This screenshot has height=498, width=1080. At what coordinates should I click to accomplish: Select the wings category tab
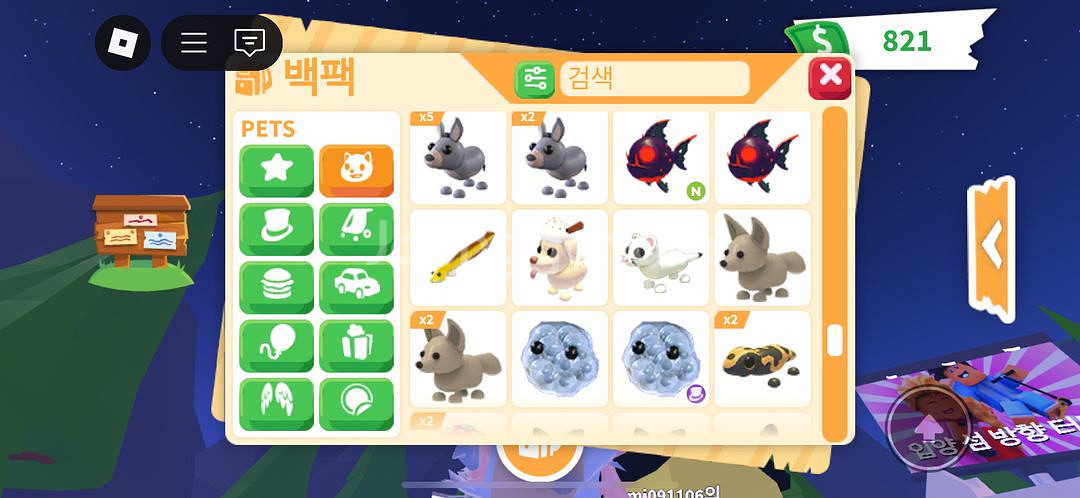coord(276,404)
